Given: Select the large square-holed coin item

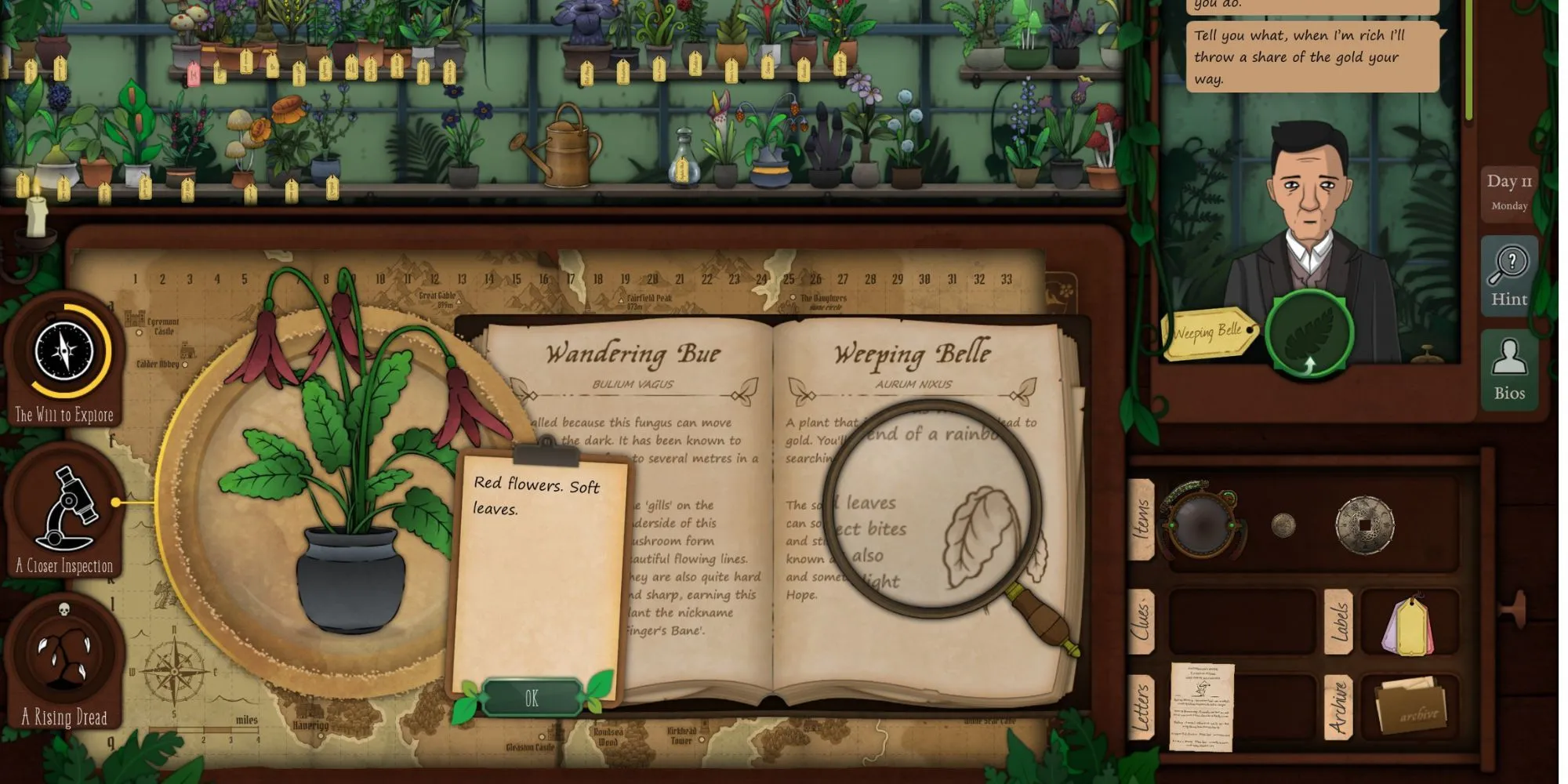Looking at the screenshot, I should click(1364, 524).
